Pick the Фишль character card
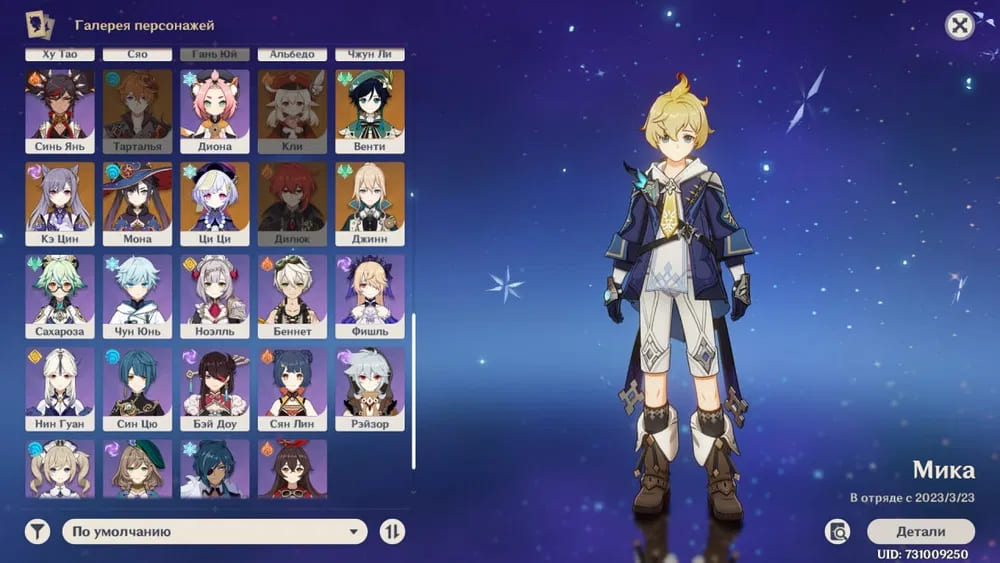This screenshot has height=563, width=1000. point(370,296)
